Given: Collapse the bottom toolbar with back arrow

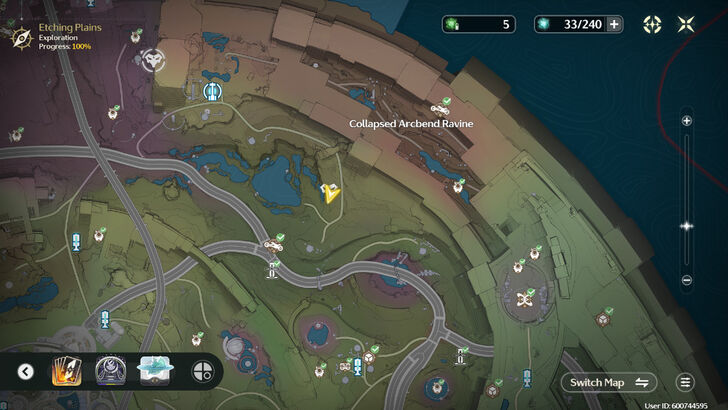Looking at the screenshot, I should 26,372.
